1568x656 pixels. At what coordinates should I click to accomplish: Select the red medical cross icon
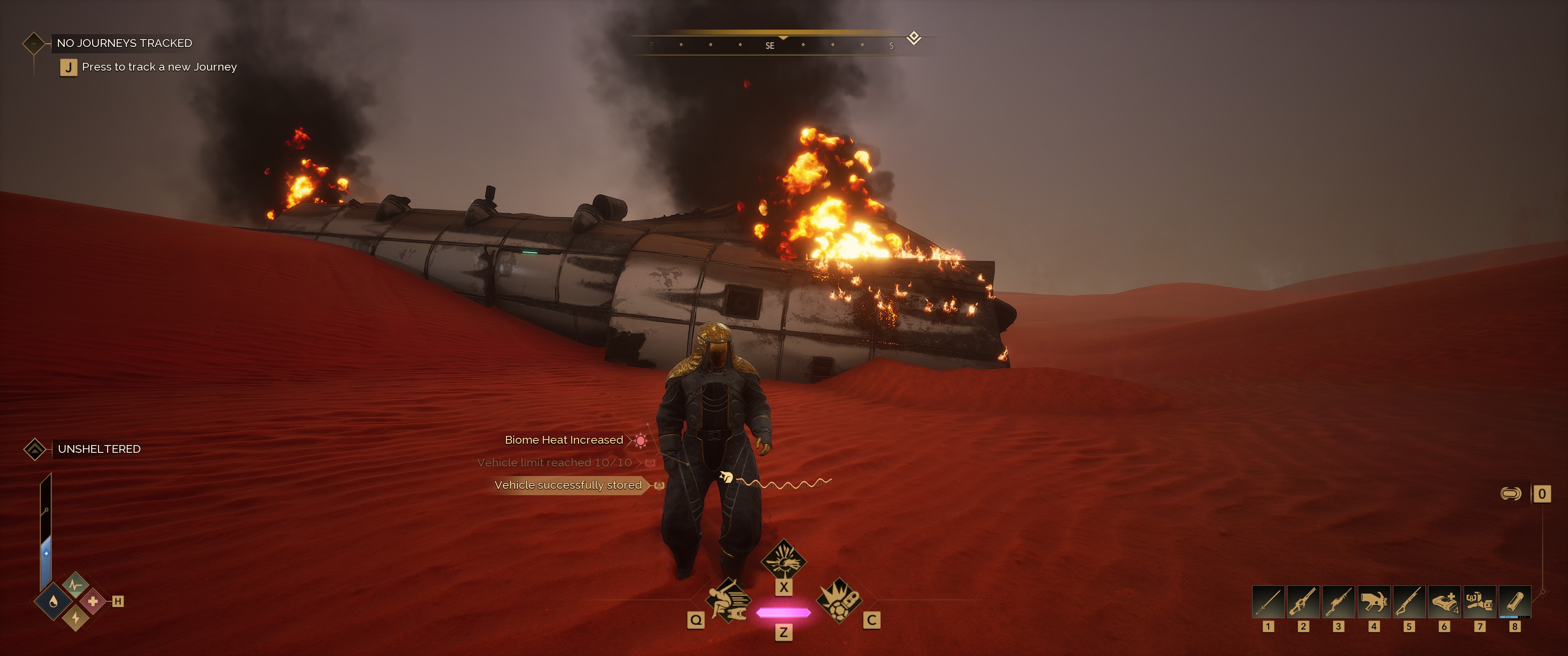click(x=93, y=602)
